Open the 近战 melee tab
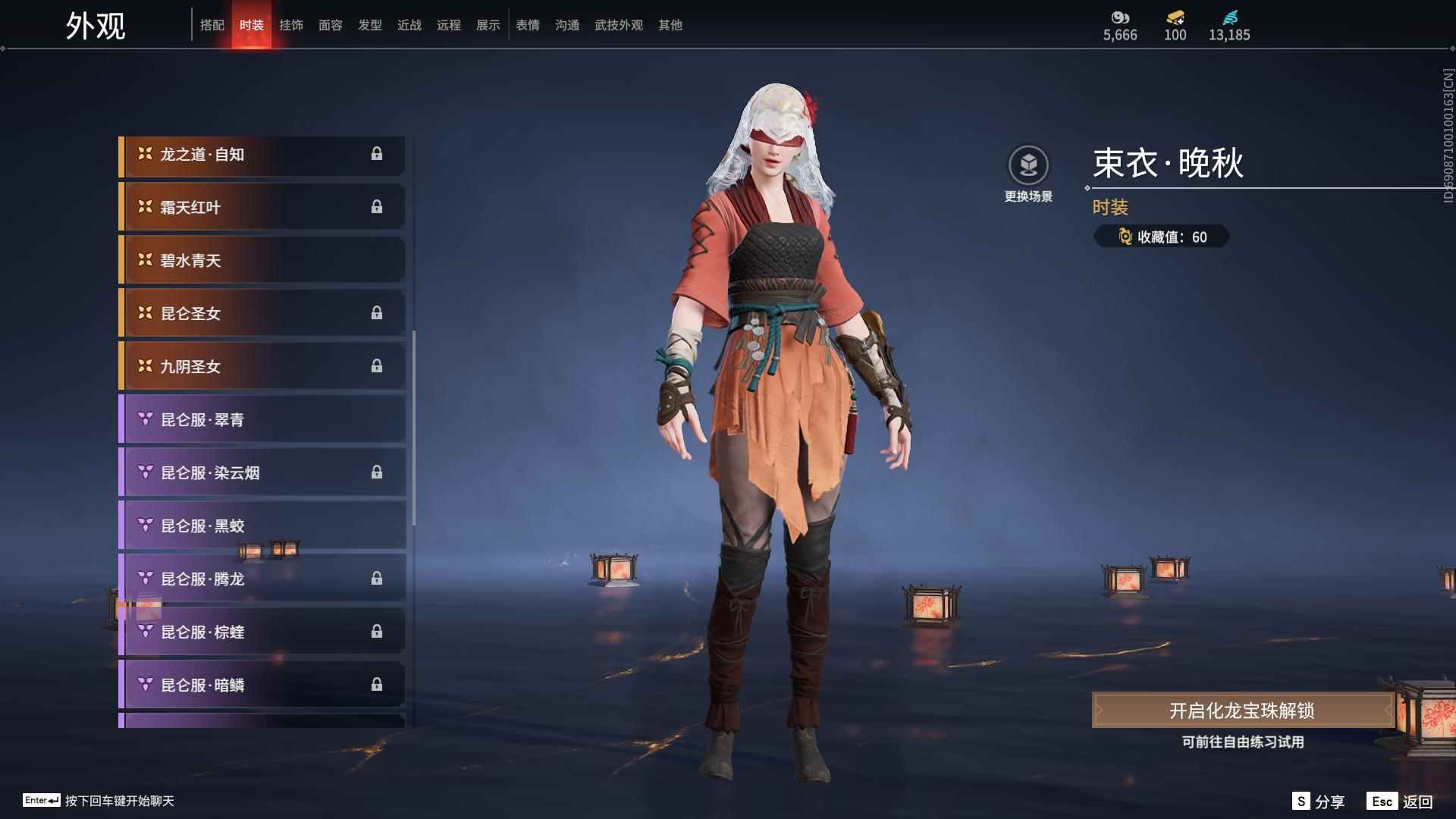The image size is (1456, 819). point(409,25)
